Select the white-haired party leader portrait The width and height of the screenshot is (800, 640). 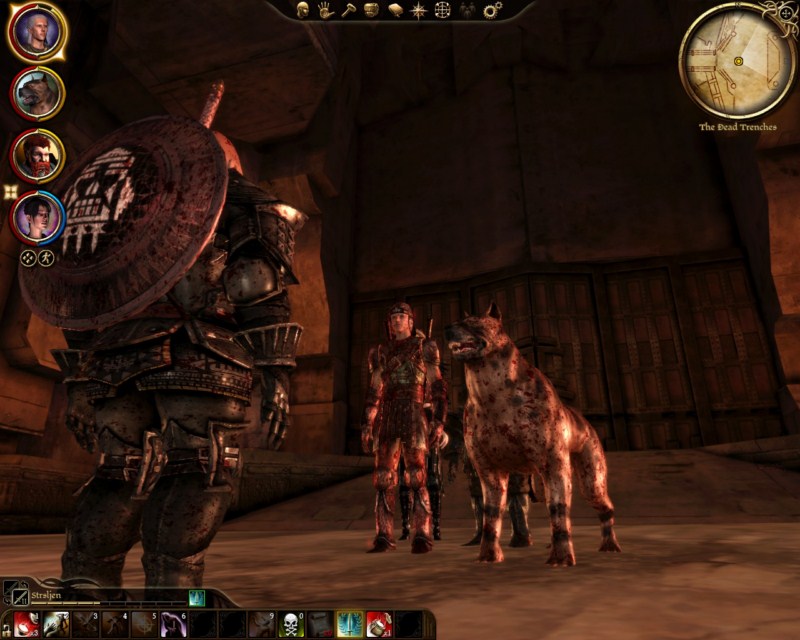point(37,33)
